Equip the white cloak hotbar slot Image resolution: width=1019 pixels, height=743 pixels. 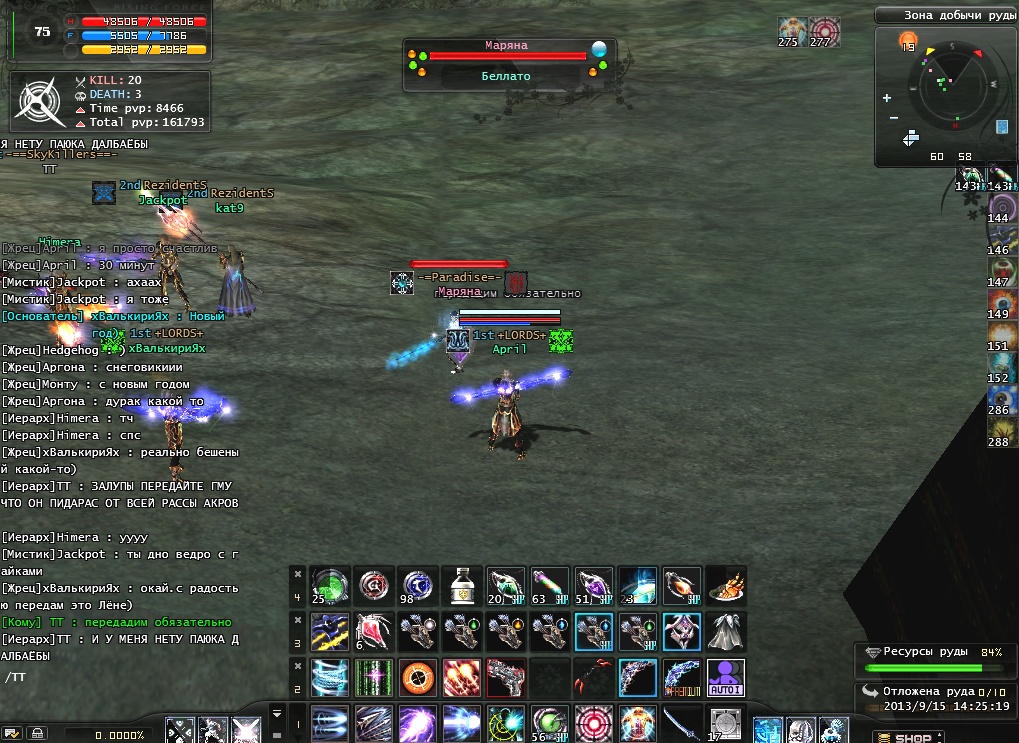pyautogui.click(x=725, y=632)
